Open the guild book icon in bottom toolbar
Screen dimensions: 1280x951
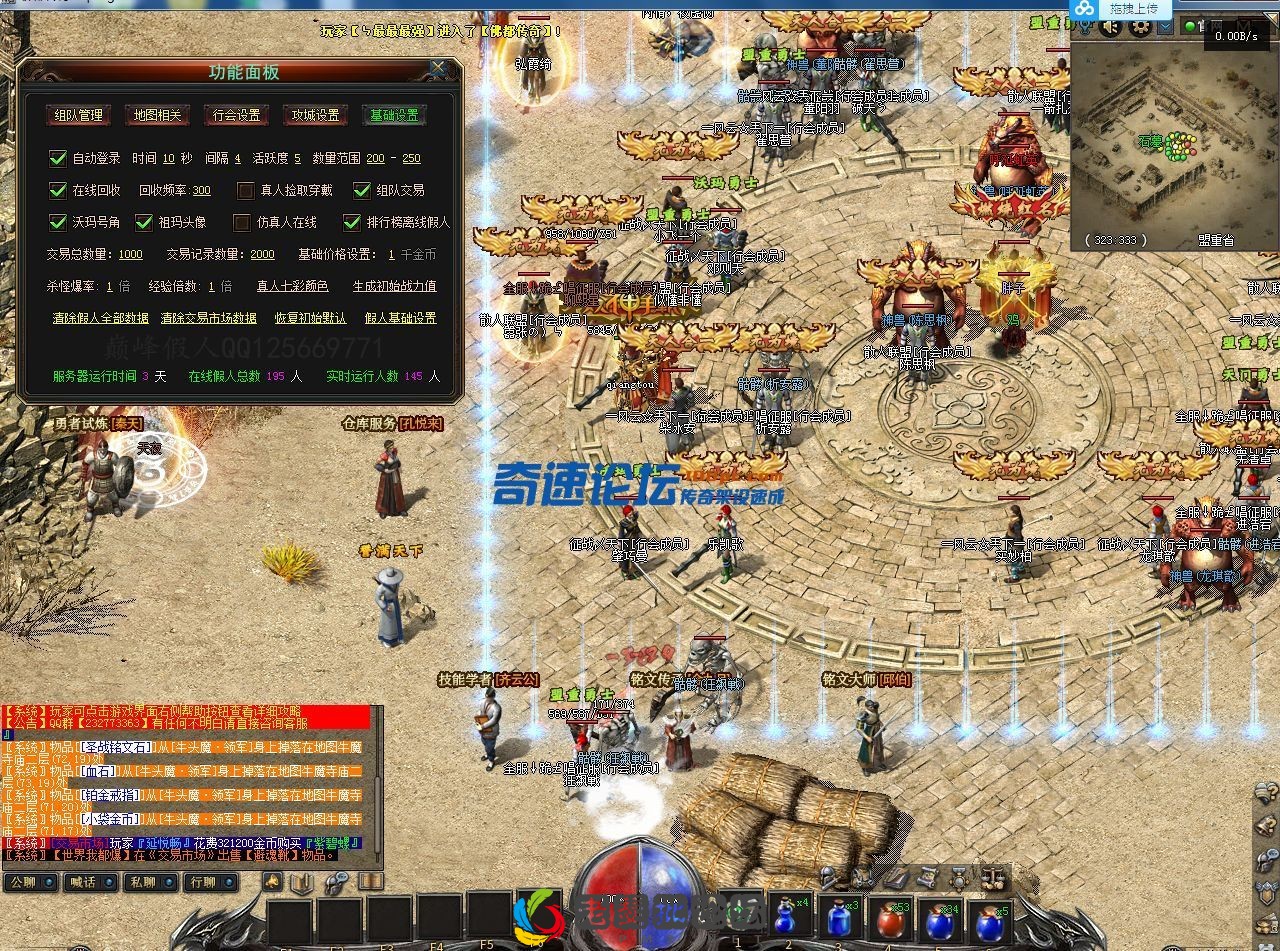click(302, 882)
